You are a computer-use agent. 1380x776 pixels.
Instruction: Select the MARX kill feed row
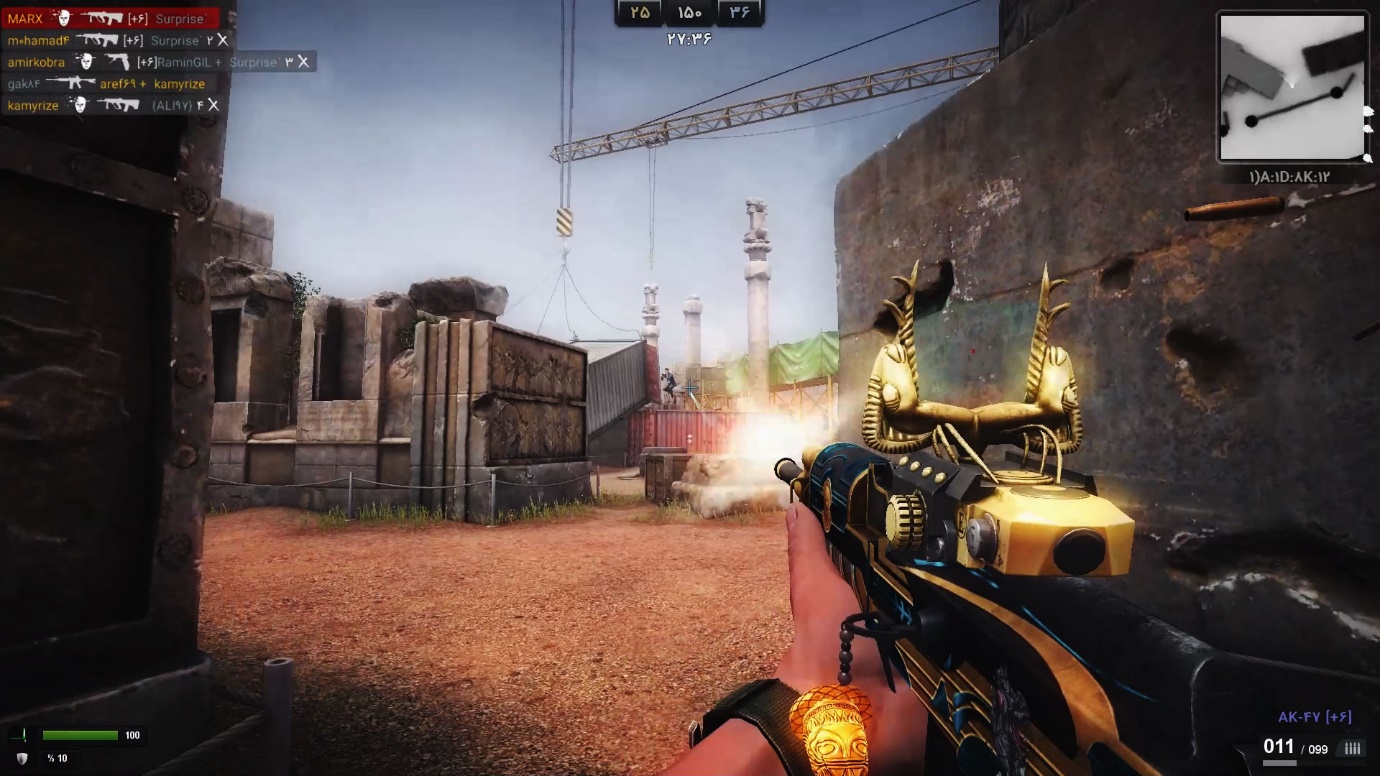point(110,19)
